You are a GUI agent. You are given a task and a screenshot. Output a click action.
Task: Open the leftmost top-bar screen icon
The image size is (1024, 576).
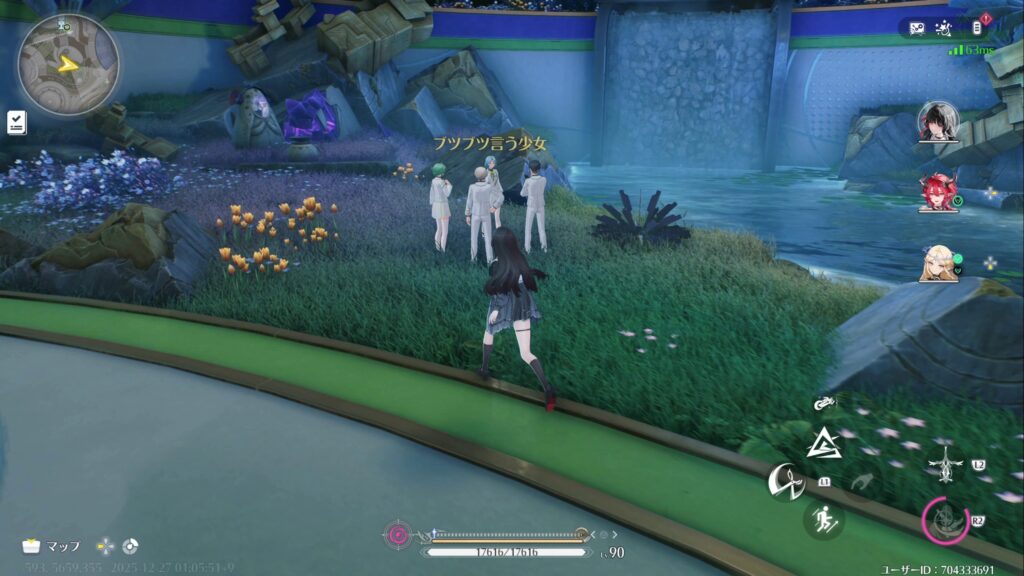pos(916,27)
